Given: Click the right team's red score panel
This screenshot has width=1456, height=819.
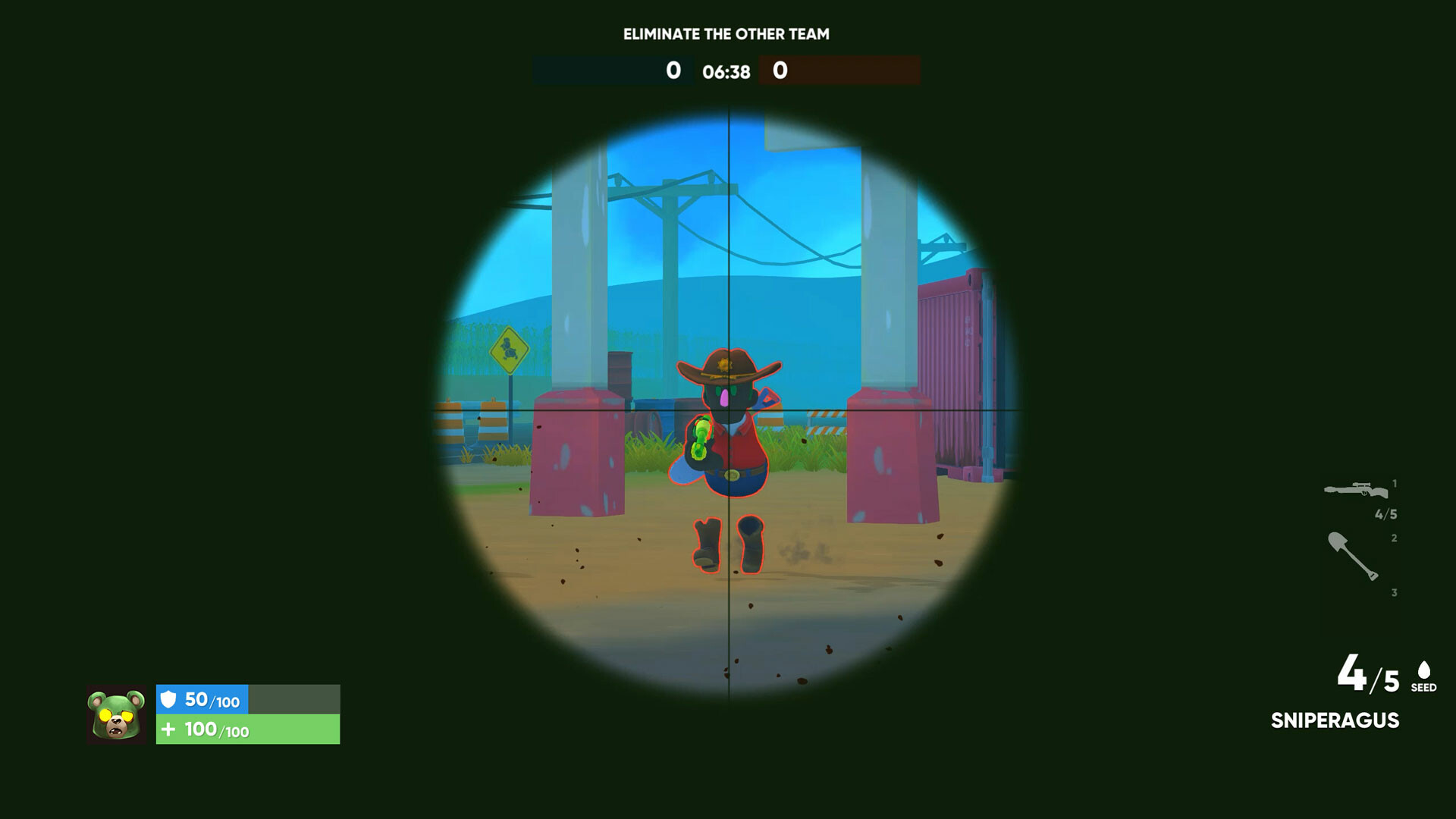Looking at the screenshot, I should 839,72.
